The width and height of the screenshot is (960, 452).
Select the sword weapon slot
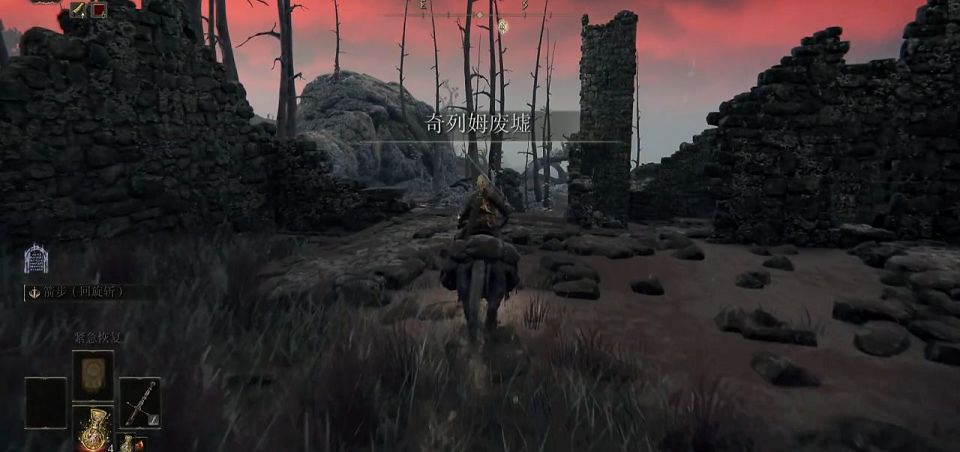pos(139,401)
